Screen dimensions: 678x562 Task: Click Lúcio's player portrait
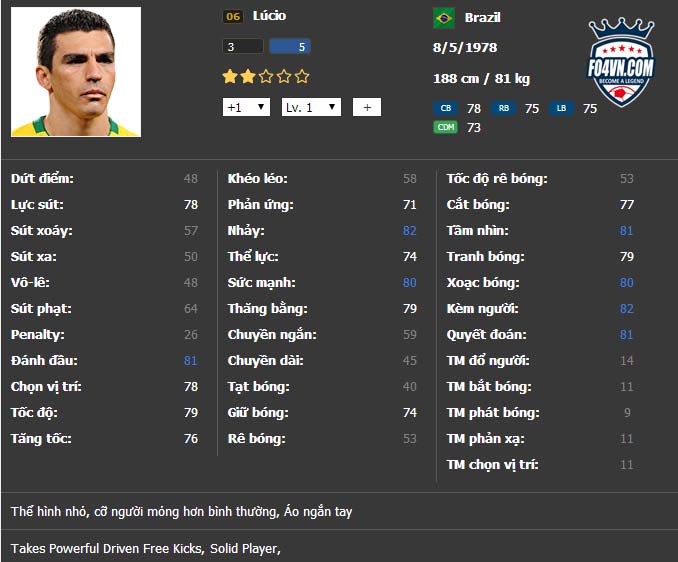[x=76, y=72]
